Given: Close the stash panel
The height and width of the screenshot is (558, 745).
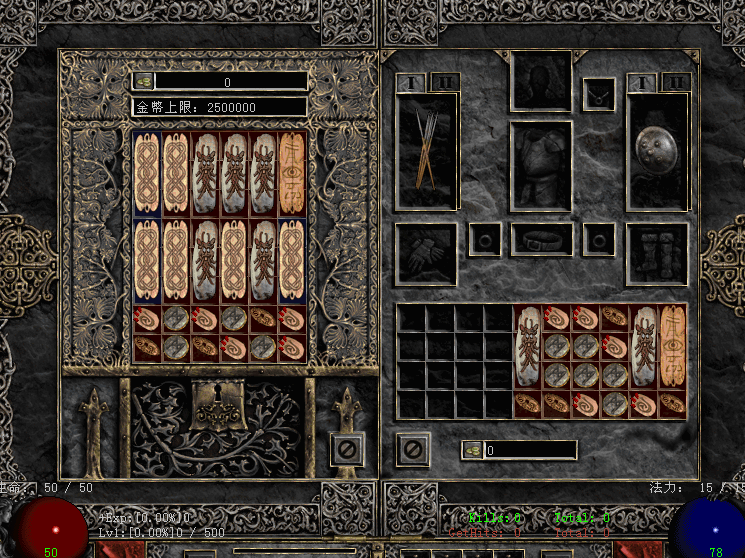Looking at the screenshot, I should [345, 448].
